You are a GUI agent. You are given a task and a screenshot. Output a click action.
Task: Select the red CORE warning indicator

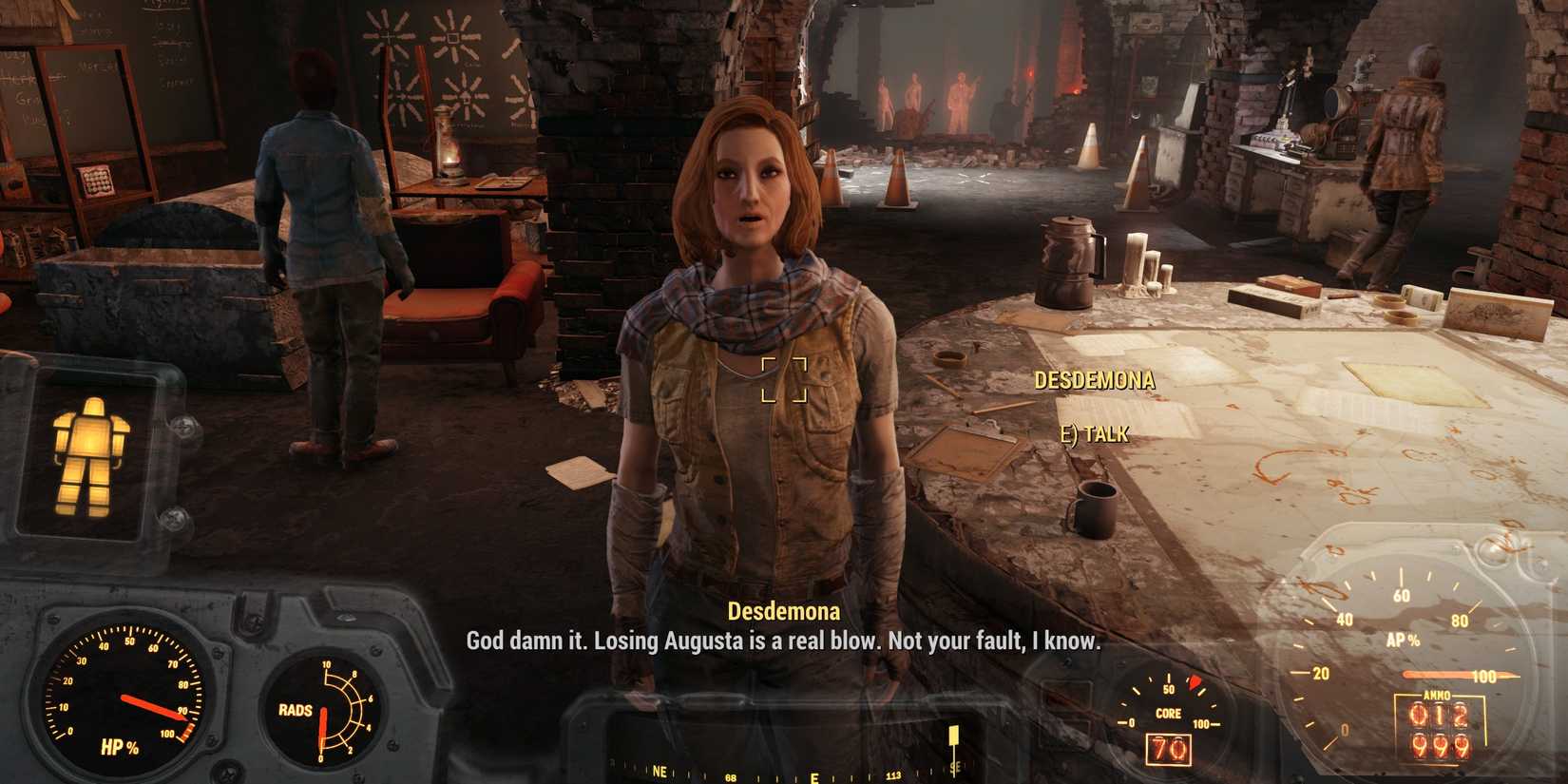tap(1195, 679)
